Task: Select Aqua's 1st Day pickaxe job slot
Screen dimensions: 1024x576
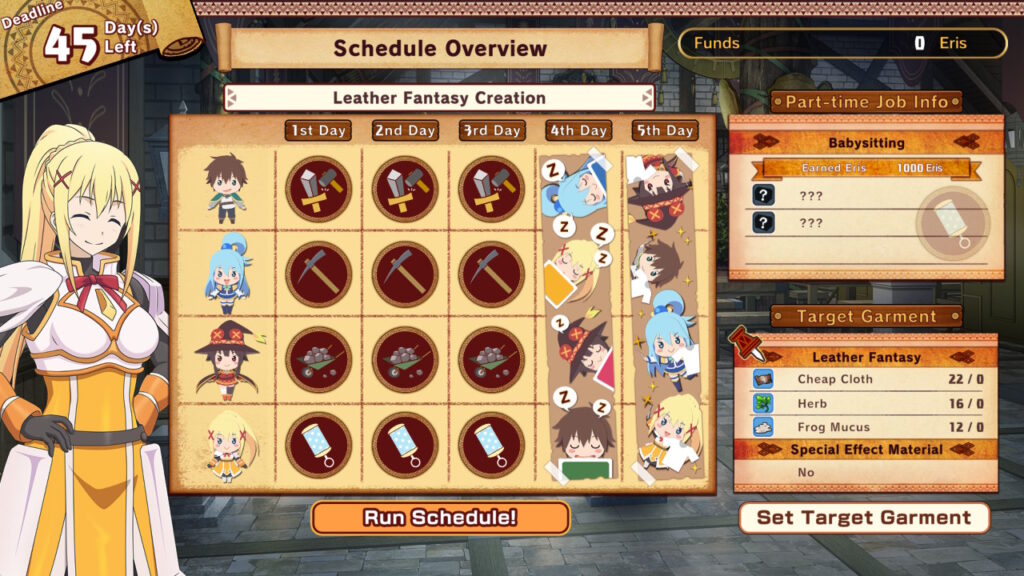Action: pos(318,273)
